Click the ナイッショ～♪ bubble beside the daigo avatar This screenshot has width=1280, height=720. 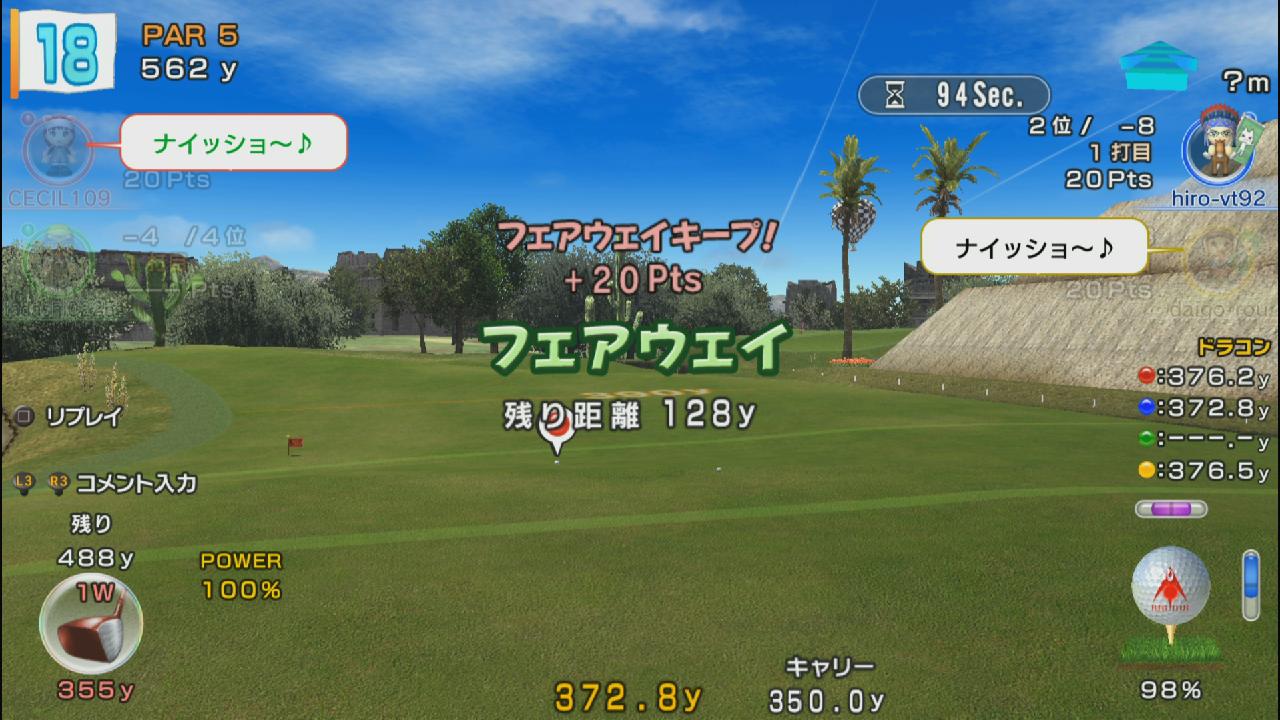pyautogui.click(x=1033, y=246)
